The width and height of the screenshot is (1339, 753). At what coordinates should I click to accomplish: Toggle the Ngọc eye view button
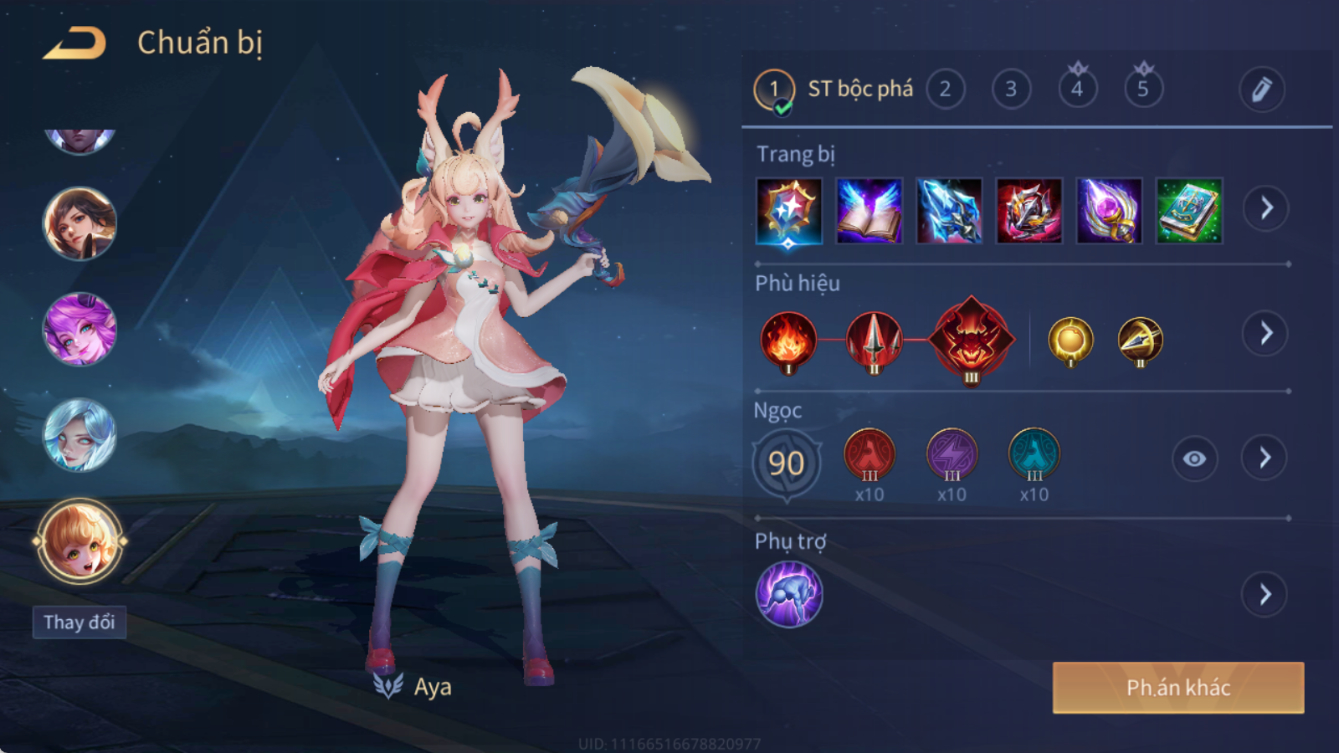1194,459
